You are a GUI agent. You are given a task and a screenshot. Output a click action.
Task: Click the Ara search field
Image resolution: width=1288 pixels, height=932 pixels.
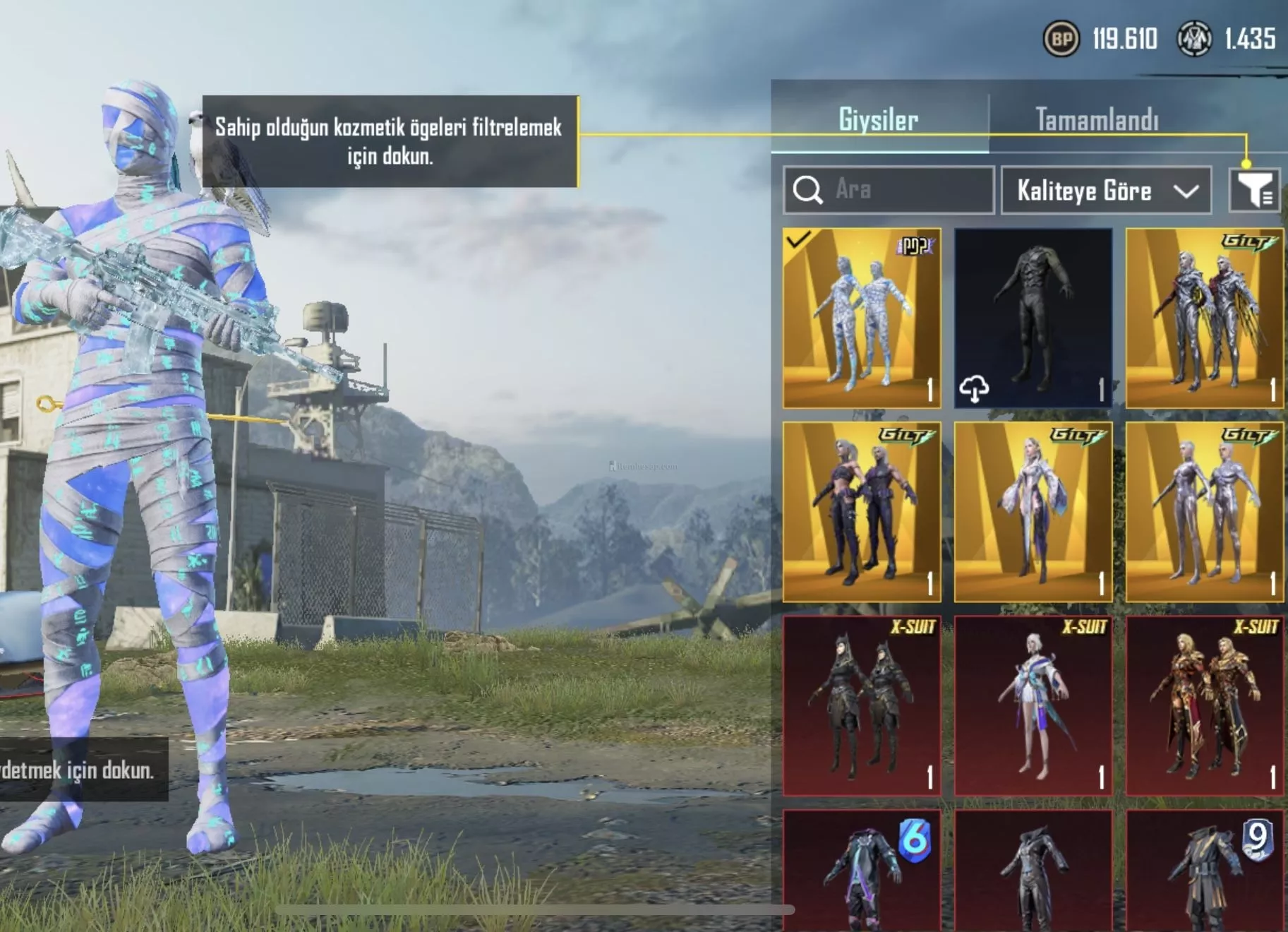(x=889, y=190)
